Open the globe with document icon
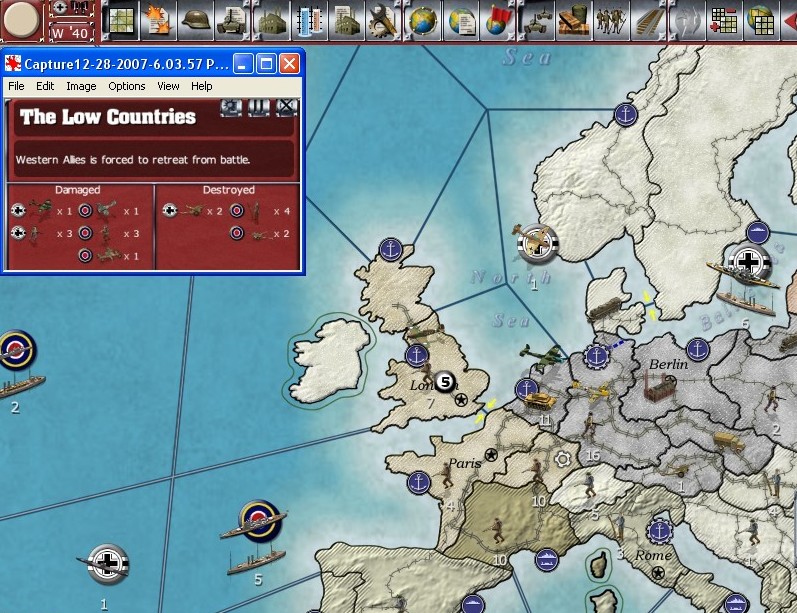This screenshot has width=797, height=613. tap(462, 19)
